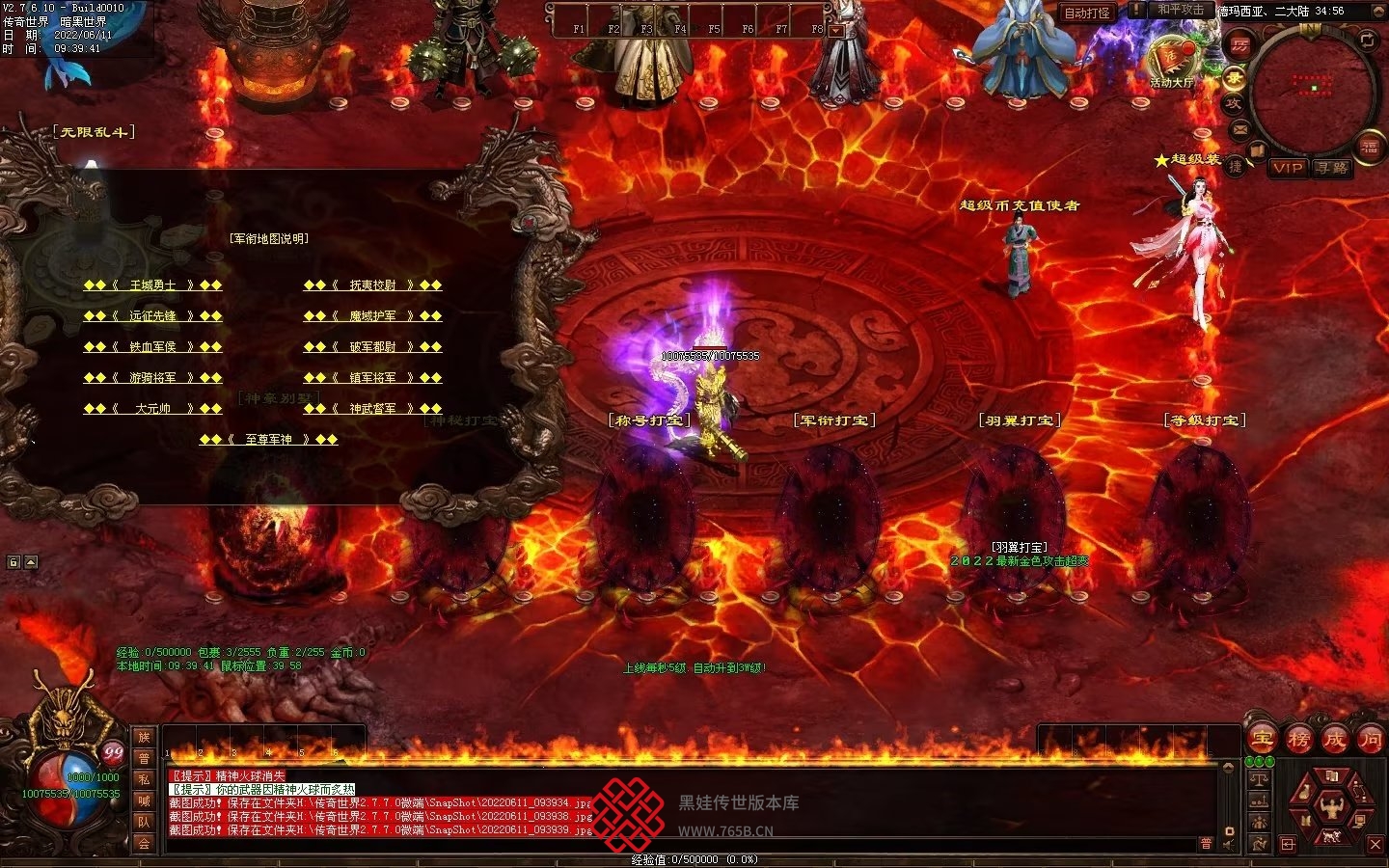Show the 榜 rankings round button
1389x868 pixels.
[1298, 740]
